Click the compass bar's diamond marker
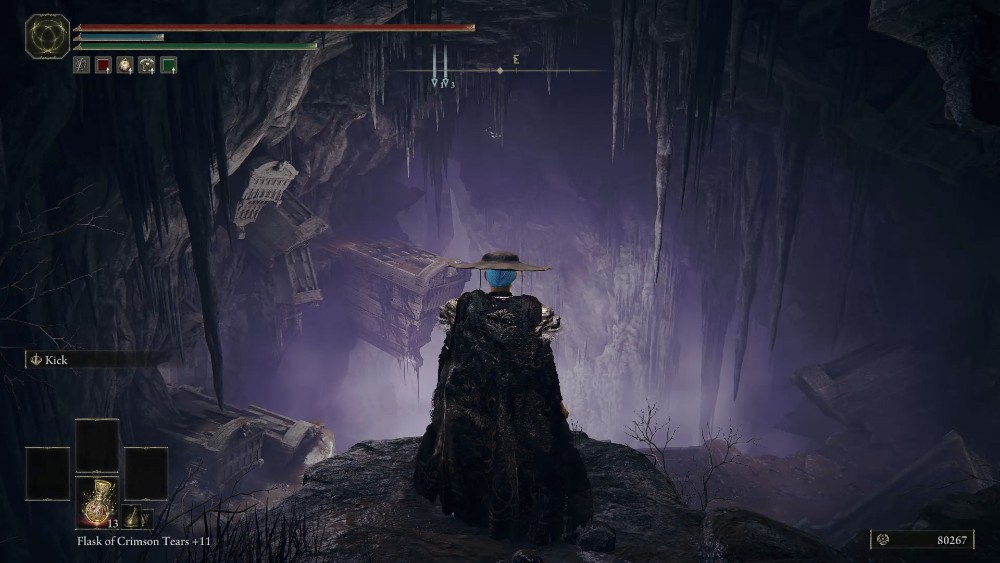Image resolution: width=1000 pixels, height=563 pixels. (500, 71)
